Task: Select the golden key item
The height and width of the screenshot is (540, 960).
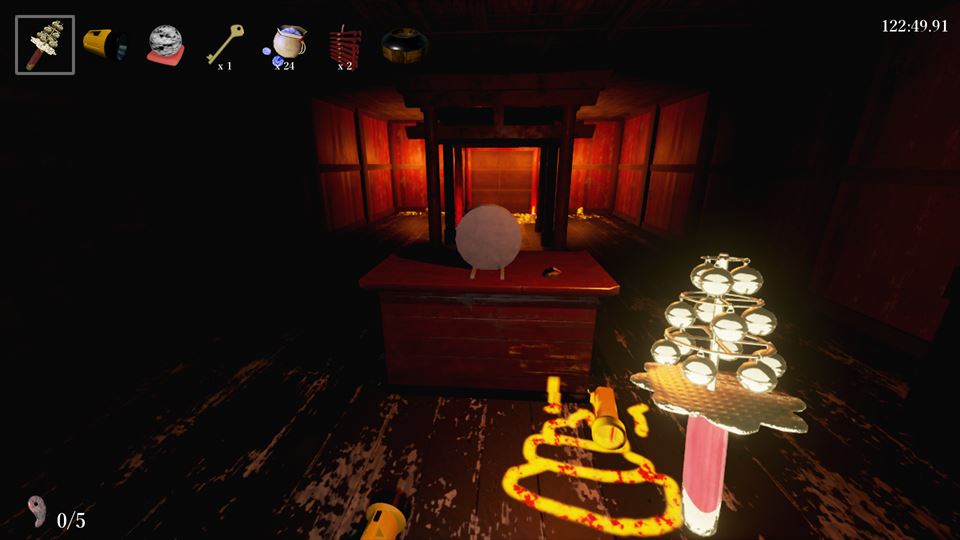Action: (x=223, y=44)
